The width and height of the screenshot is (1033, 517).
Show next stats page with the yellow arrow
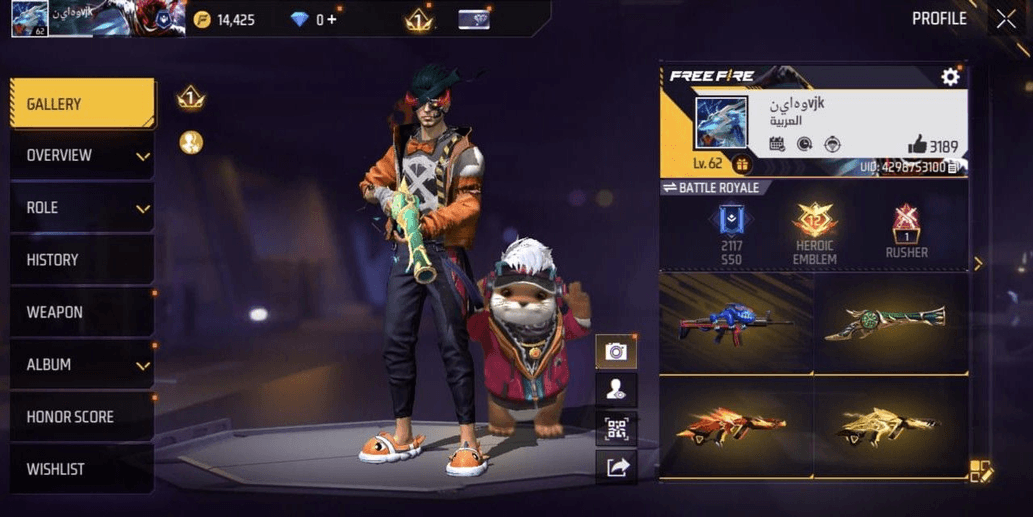(x=978, y=264)
